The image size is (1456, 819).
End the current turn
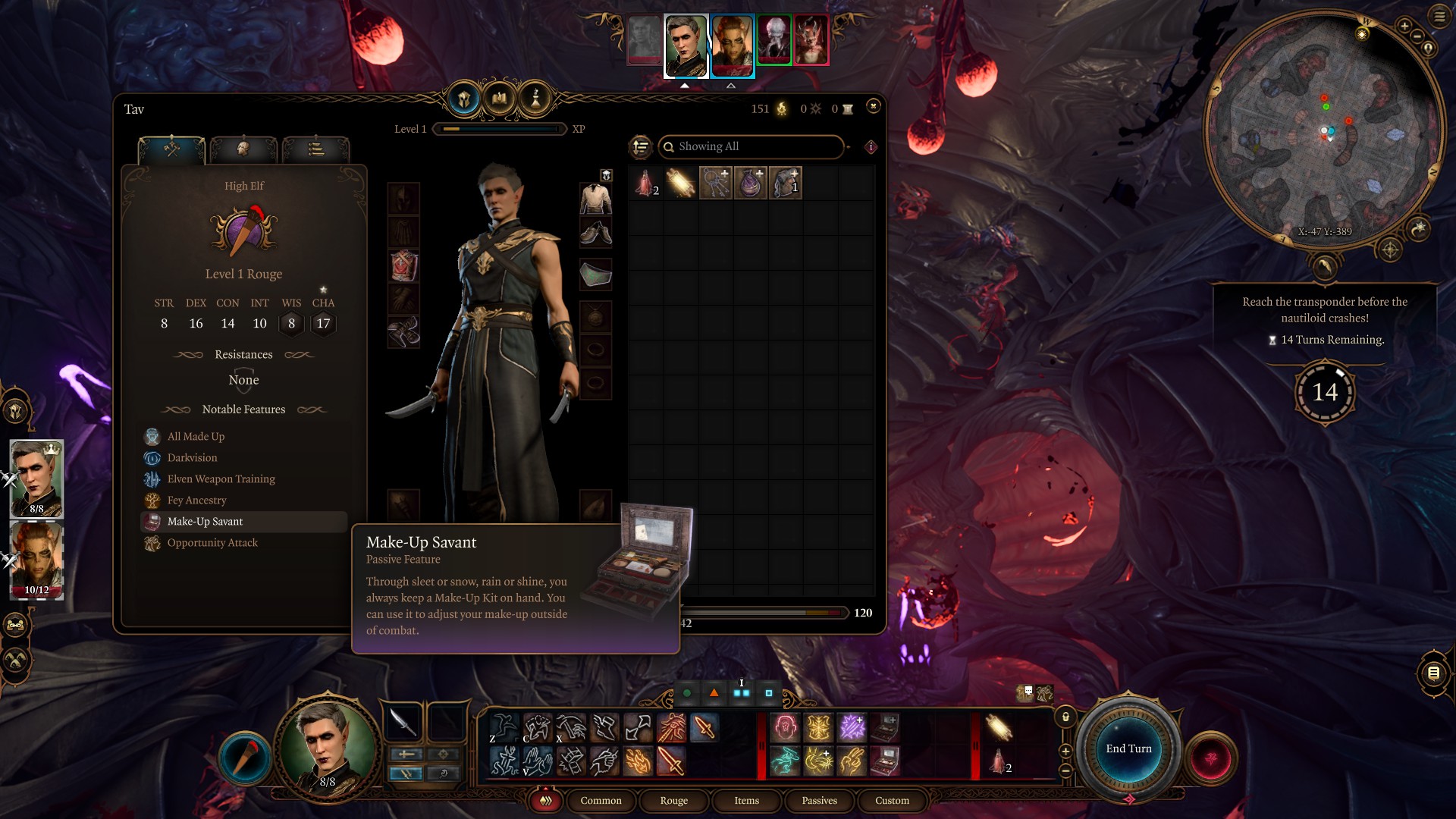click(1128, 748)
